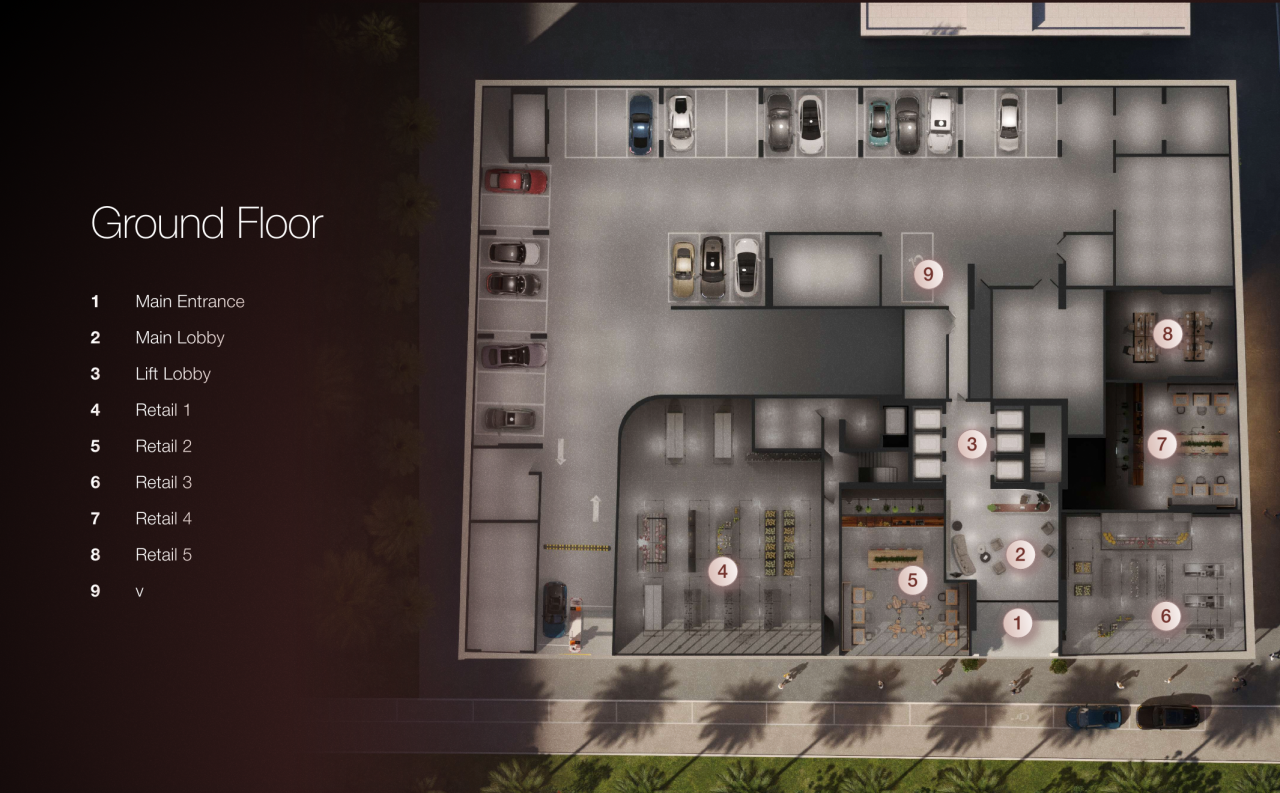This screenshot has height=793, width=1280.
Task: Choose Retail 2 from the legend
Action: point(163,446)
